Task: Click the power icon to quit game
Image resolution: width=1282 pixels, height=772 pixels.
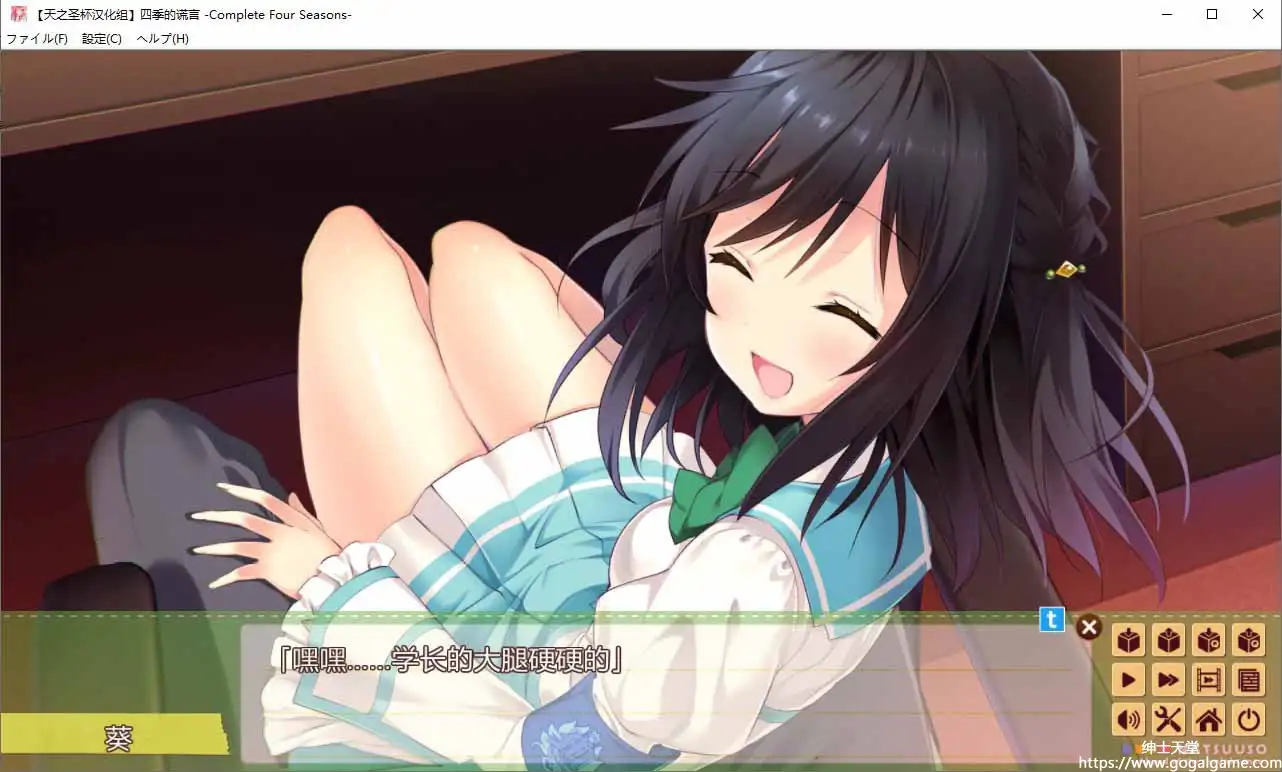Action: coord(1248,720)
